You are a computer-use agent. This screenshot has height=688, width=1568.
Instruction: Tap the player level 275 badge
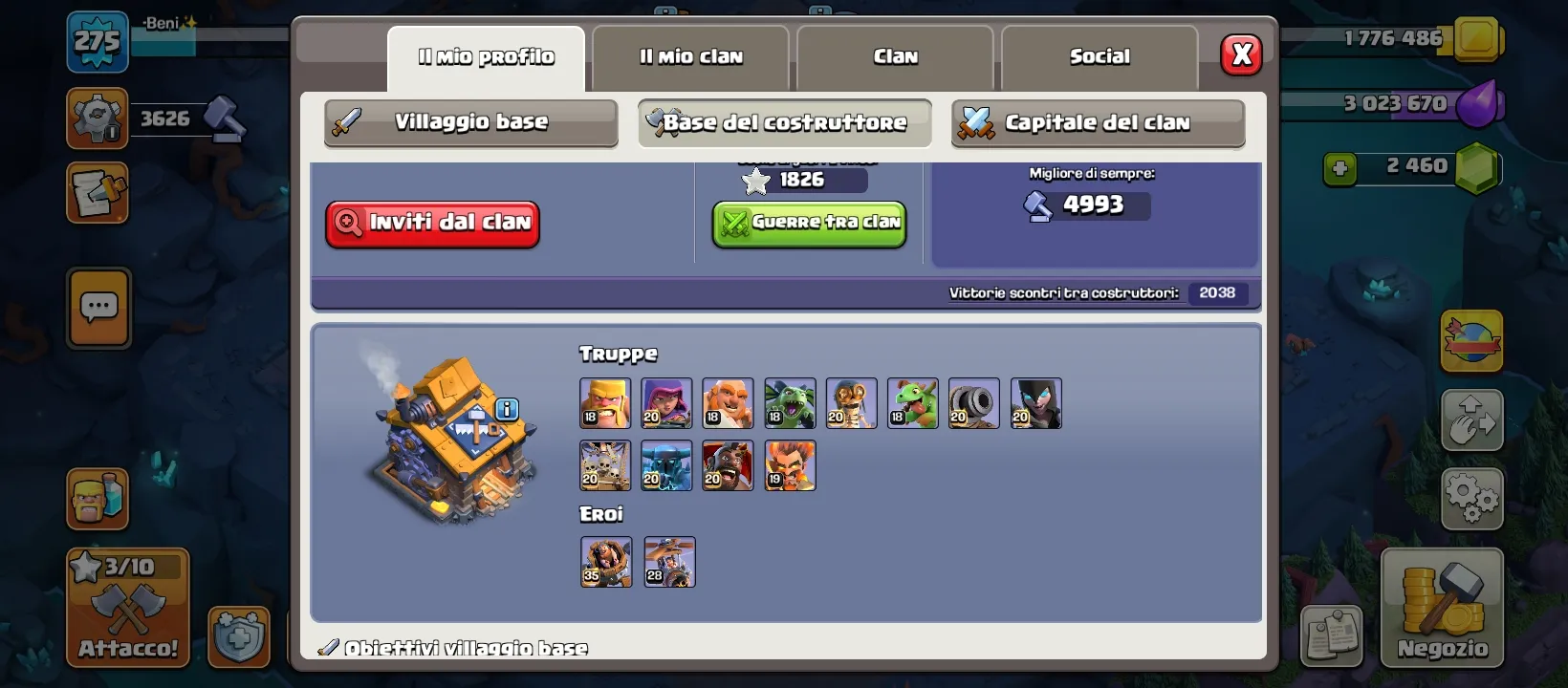click(96, 42)
